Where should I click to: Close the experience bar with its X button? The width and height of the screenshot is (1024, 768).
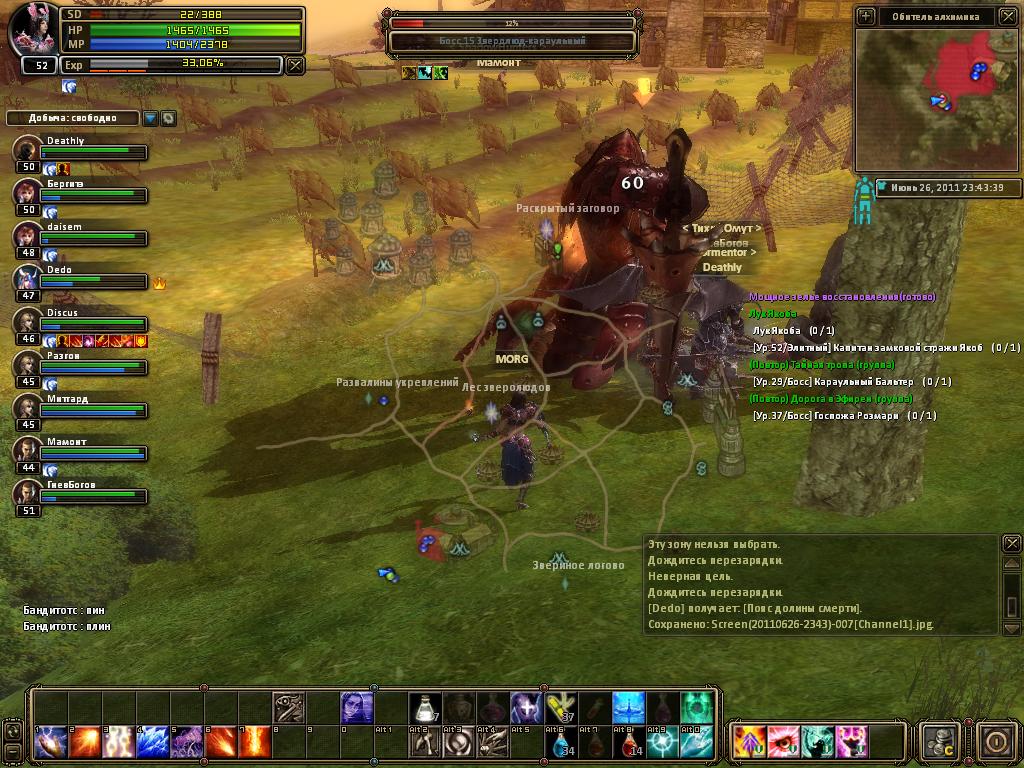pos(294,65)
